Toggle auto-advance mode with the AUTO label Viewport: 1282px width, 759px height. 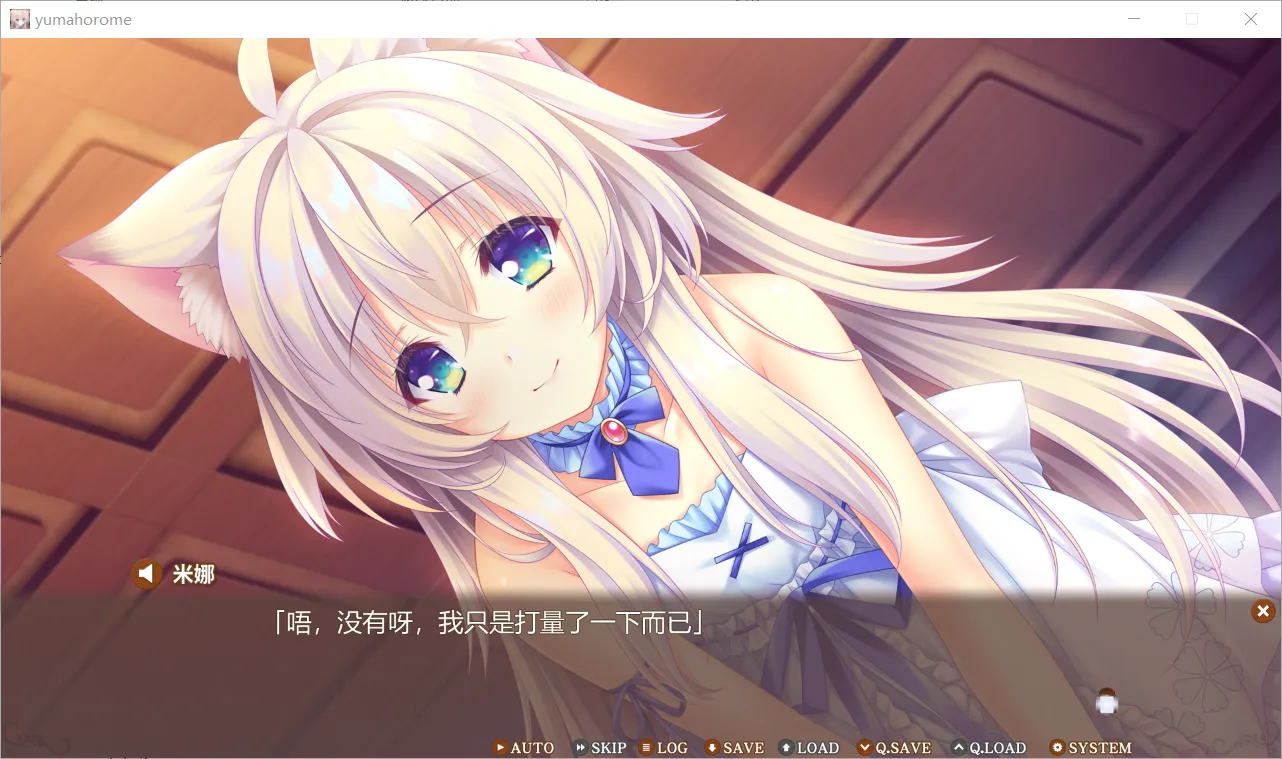[x=532, y=747]
